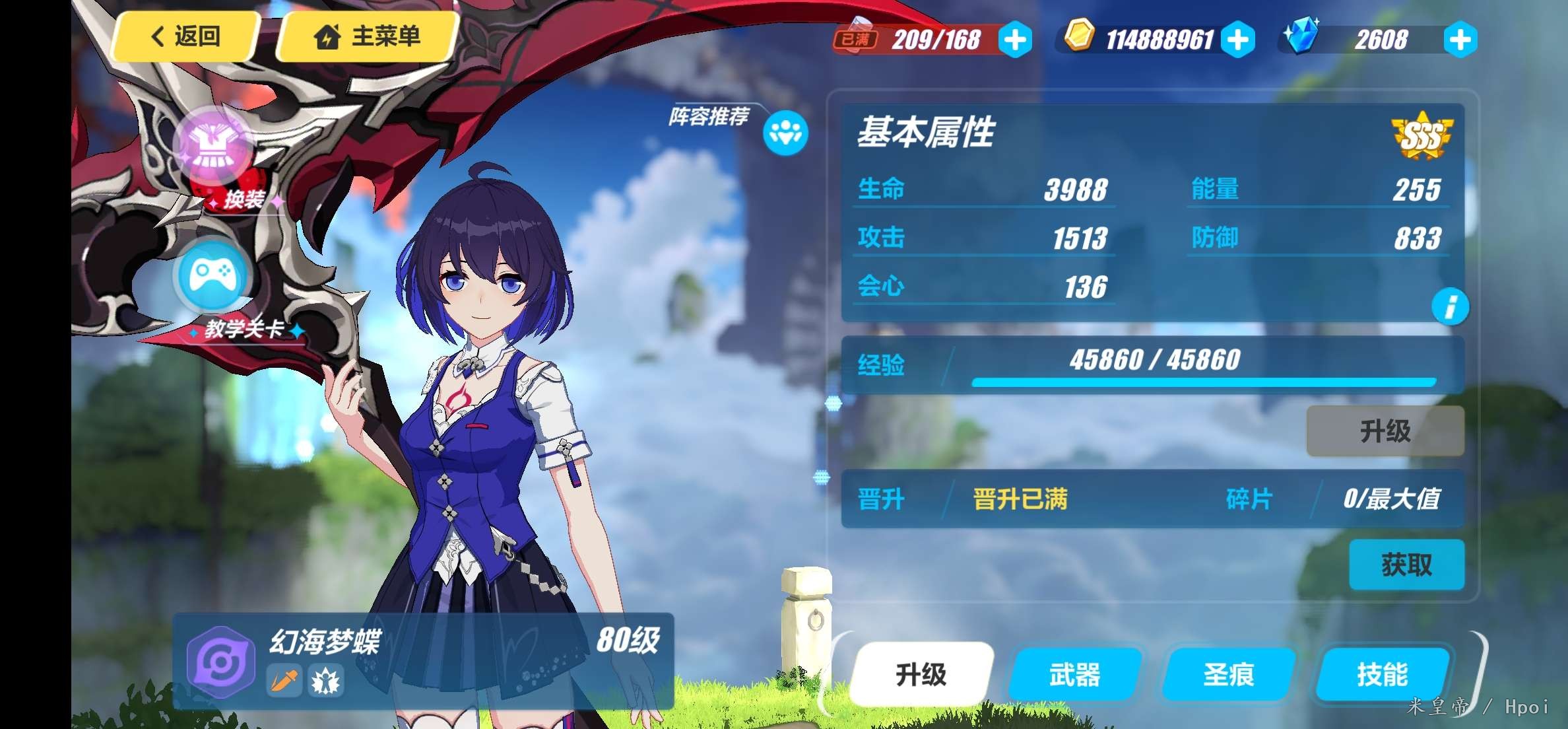Select the white 升级 tab
The height and width of the screenshot is (729, 1568).
[921, 674]
